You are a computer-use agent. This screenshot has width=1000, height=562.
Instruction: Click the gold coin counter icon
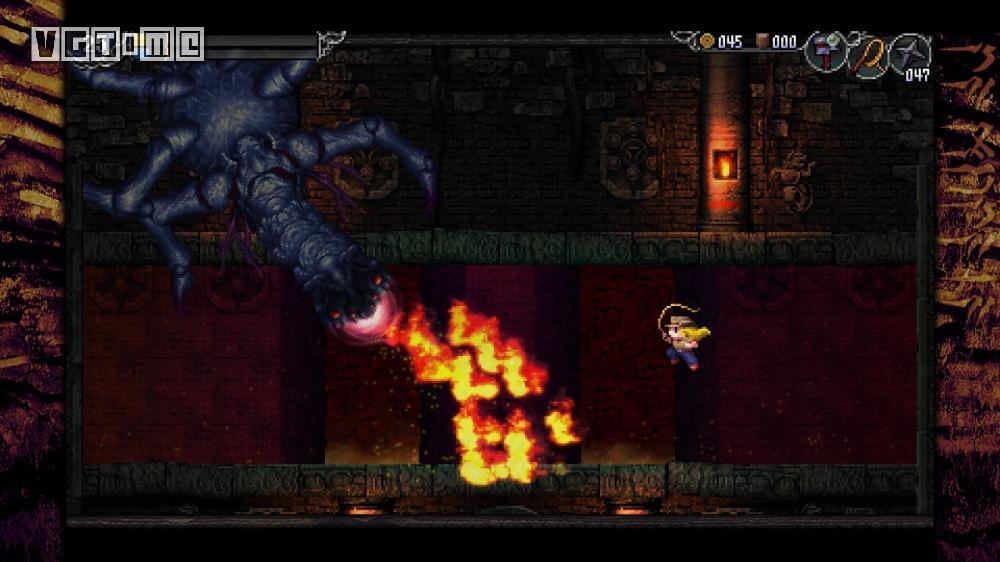pyautogui.click(x=707, y=41)
